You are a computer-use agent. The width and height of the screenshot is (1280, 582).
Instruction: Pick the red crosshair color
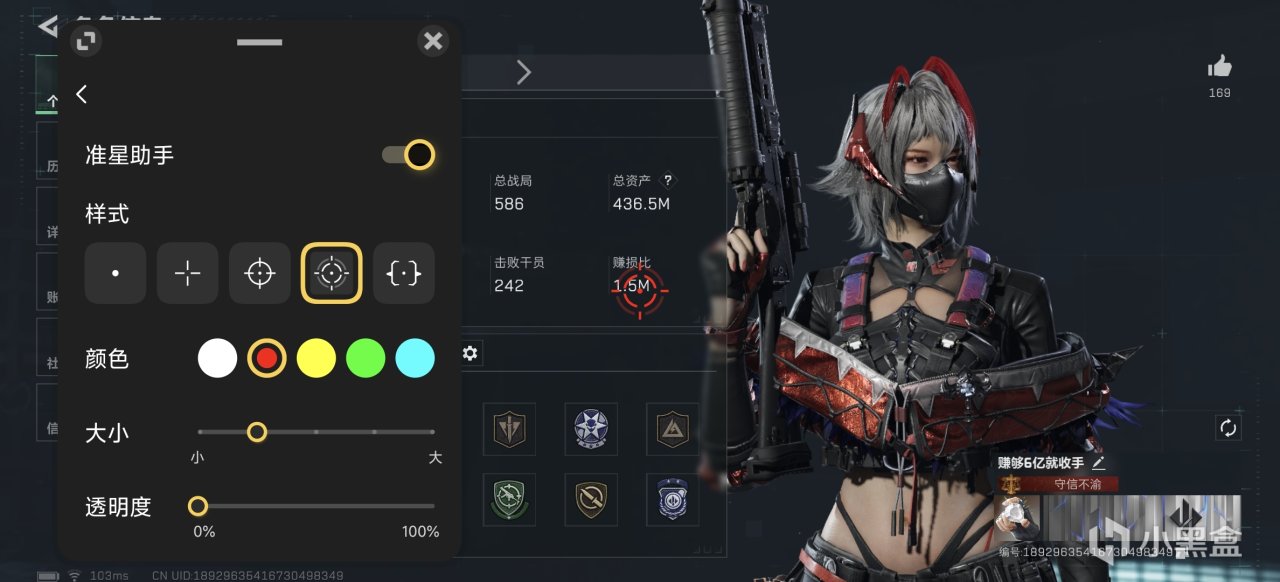[267, 358]
